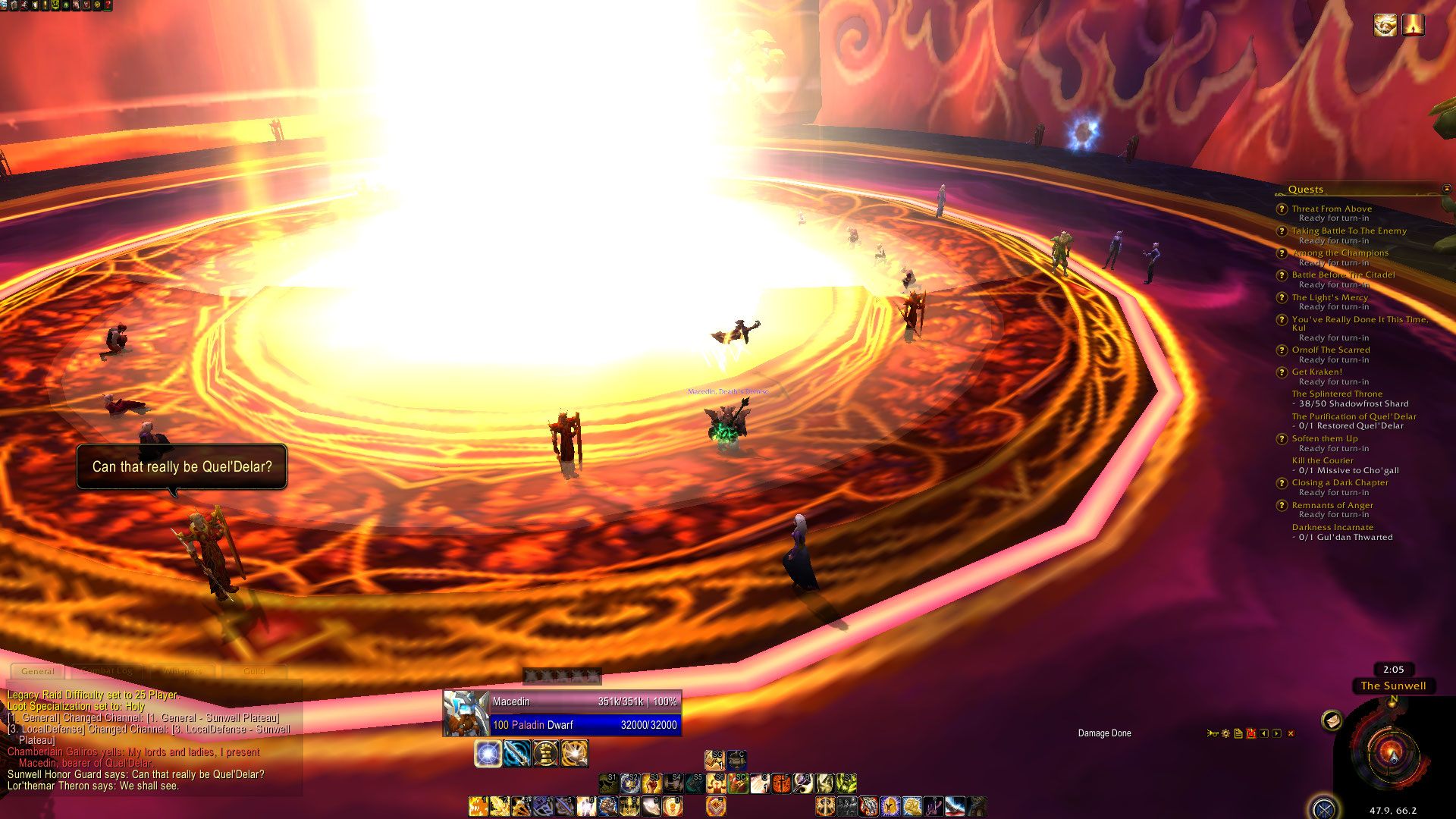Image resolution: width=1456 pixels, height=819 pixels.
Task: Show the previous damage meter mode
Action: (1264, 733)
